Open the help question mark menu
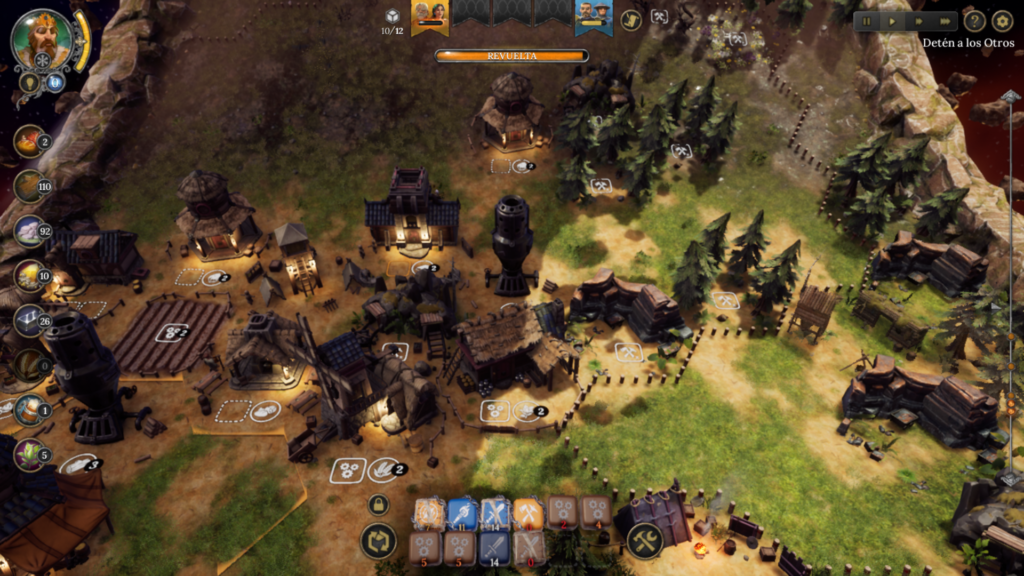Image resolution: width=1024 pixels, height=576 pixels. 974,21
